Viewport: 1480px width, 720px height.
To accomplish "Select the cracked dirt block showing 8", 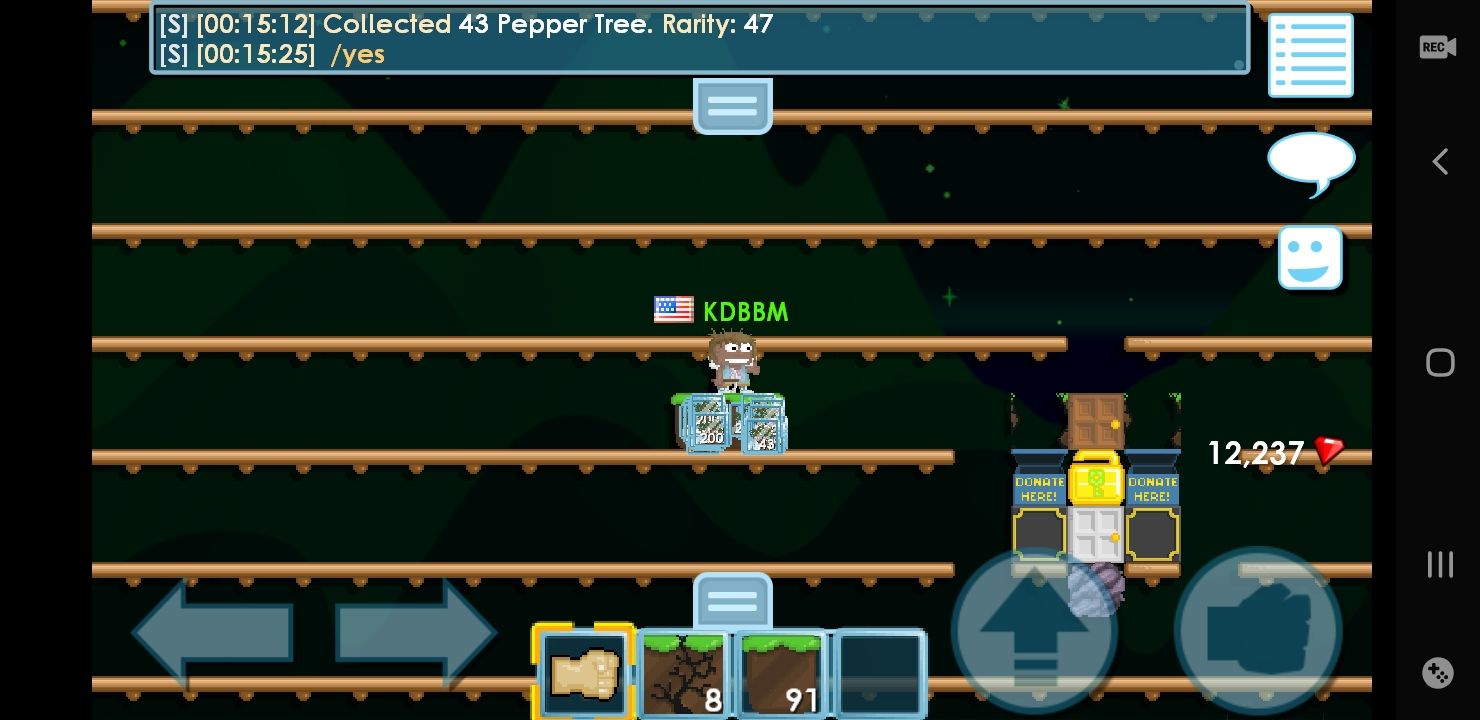I will (683, 672).
